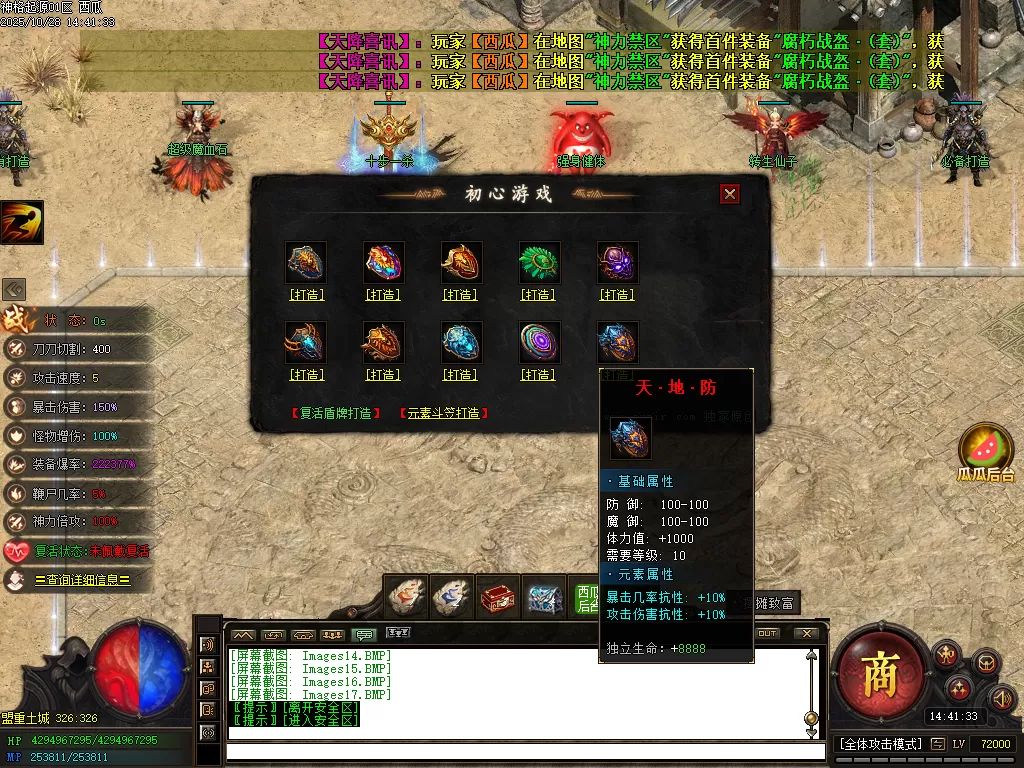Collapse the status panel with the arrow button
This screenshot has width=1024, height=768.
(14, 290)
